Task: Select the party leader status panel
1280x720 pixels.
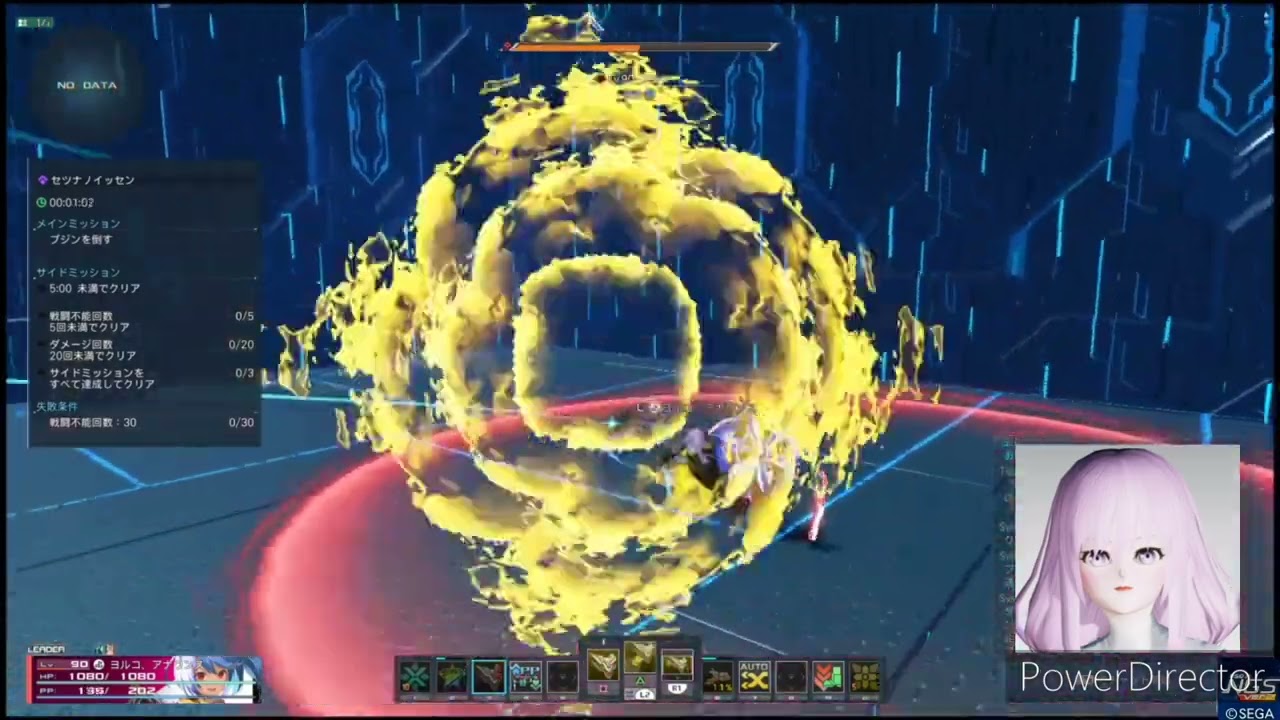Action: [145, 678]
